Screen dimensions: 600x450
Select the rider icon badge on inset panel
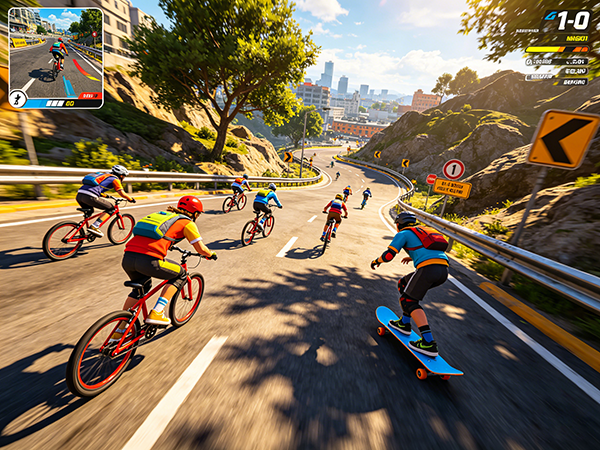coord(18,98)
